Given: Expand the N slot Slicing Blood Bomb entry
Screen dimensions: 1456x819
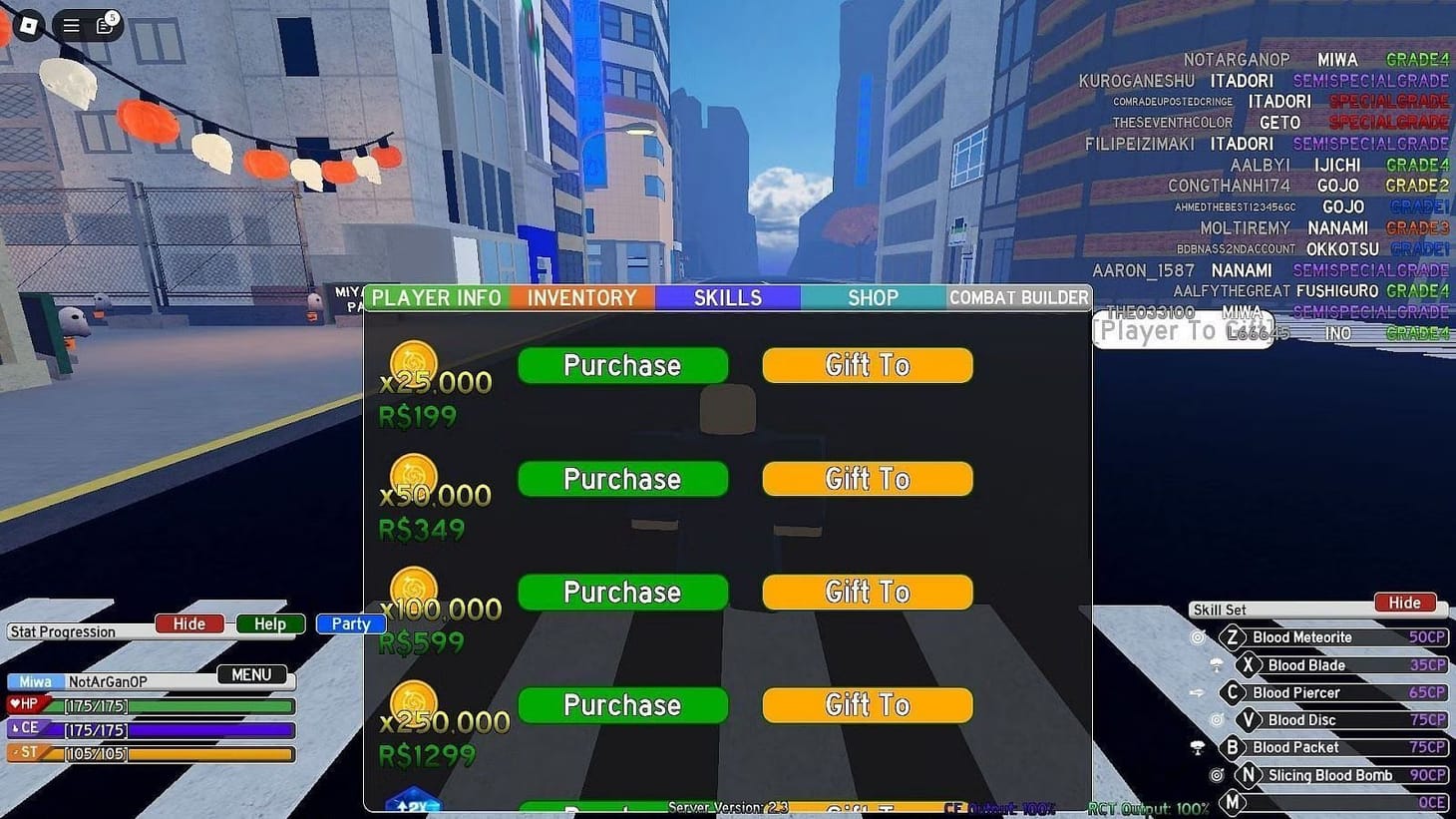Looking at the screenshot, I should click(1250, 774).
